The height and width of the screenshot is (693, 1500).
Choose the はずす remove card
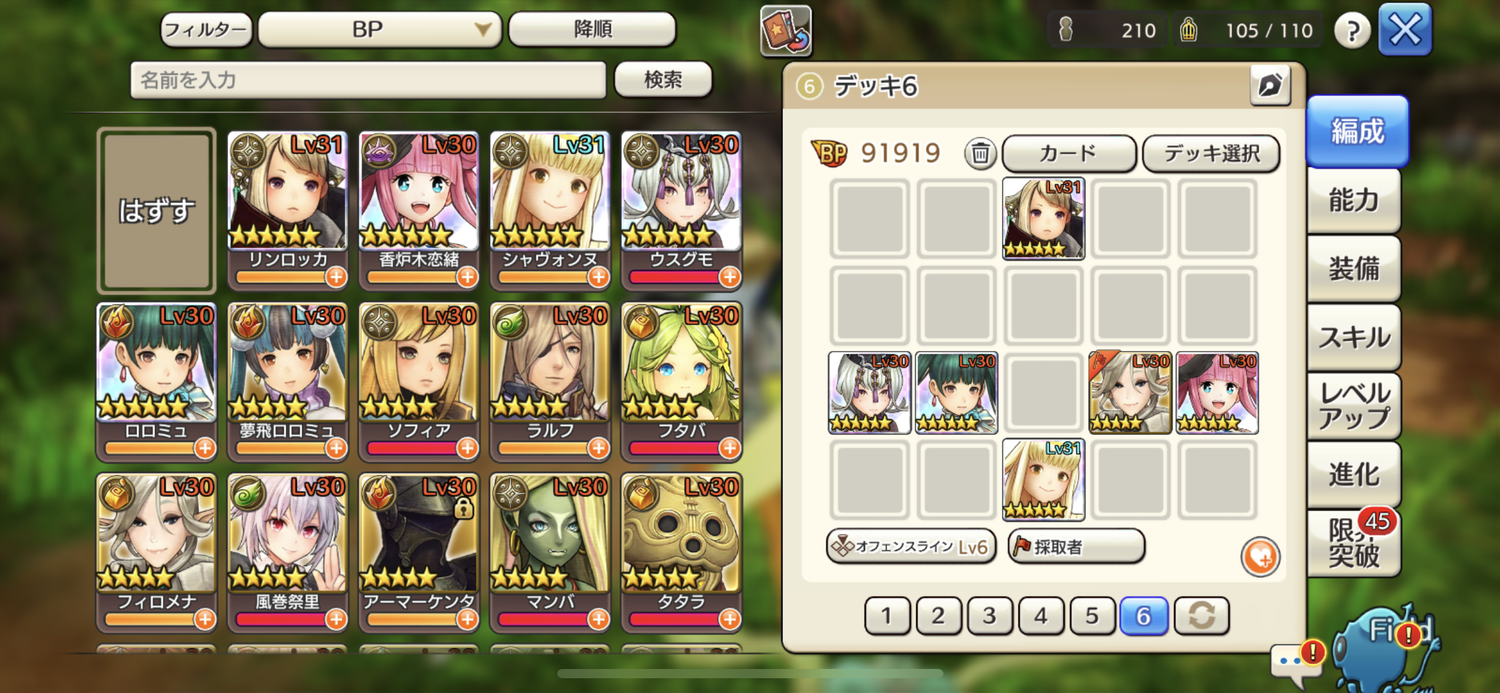click(x=156, y=210)
